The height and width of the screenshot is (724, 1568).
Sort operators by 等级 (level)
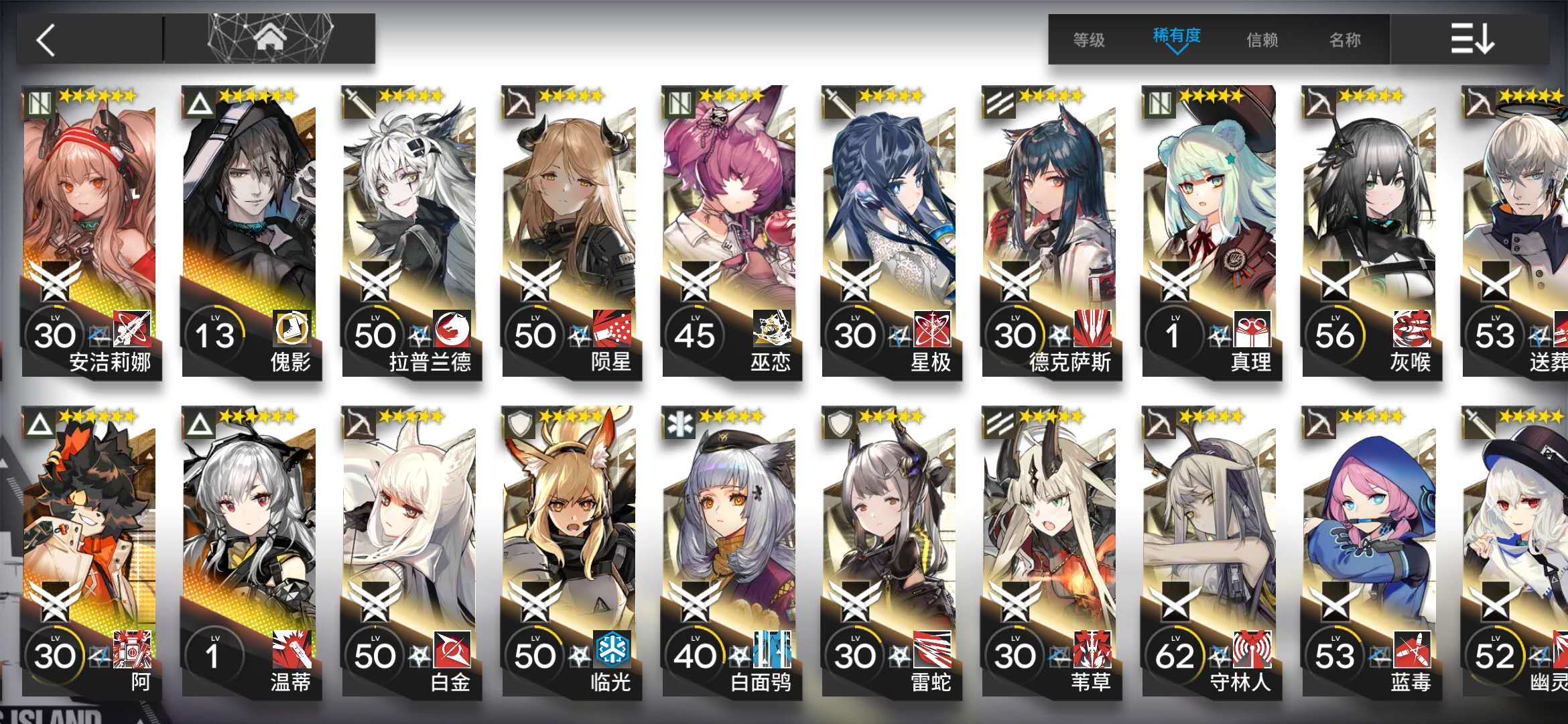click(1089, 40)
